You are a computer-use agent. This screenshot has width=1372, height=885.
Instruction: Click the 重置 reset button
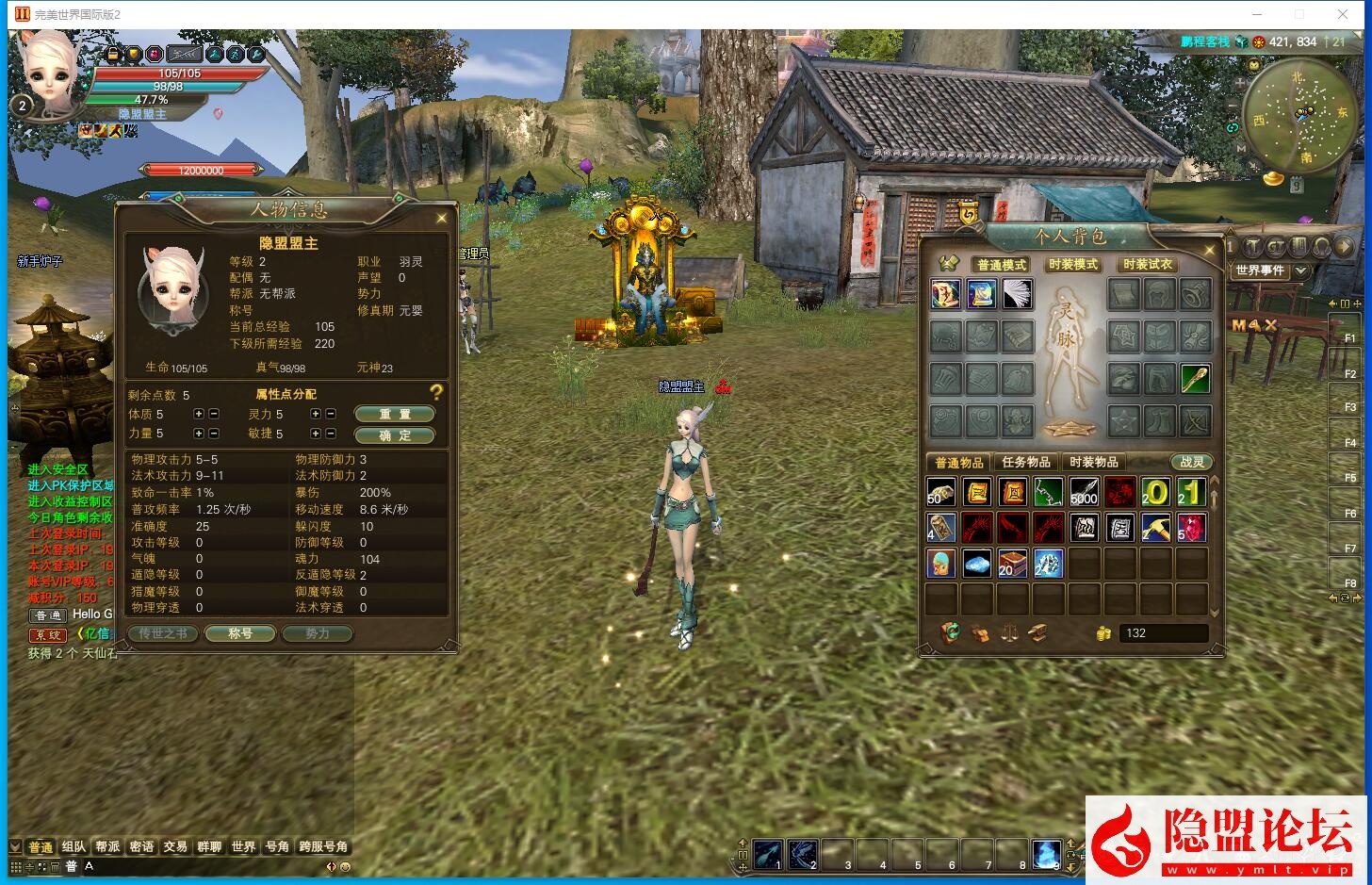394,415
